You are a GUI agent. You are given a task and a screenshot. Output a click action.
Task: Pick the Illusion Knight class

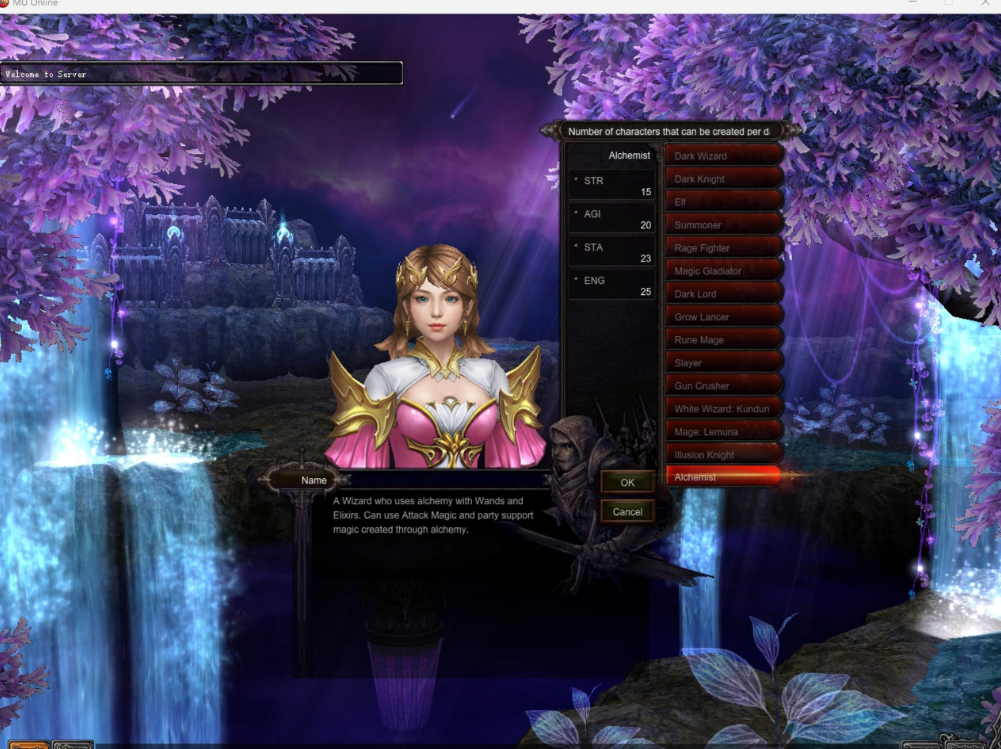pos(722,455)
